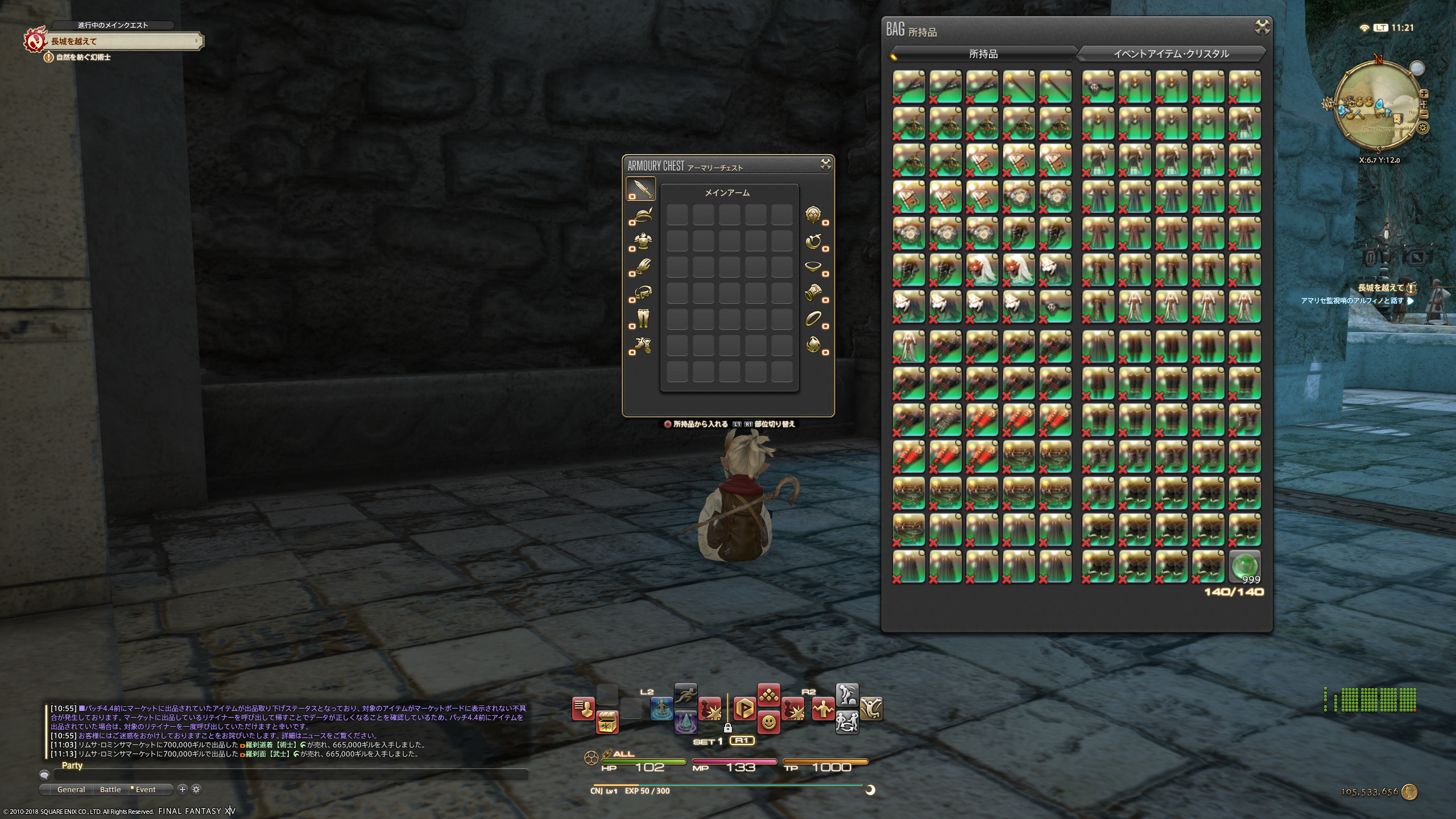Click the green orb stacked 999
The height and width of the screenshot is (819, 1456).
click(x=1244, y=566)
